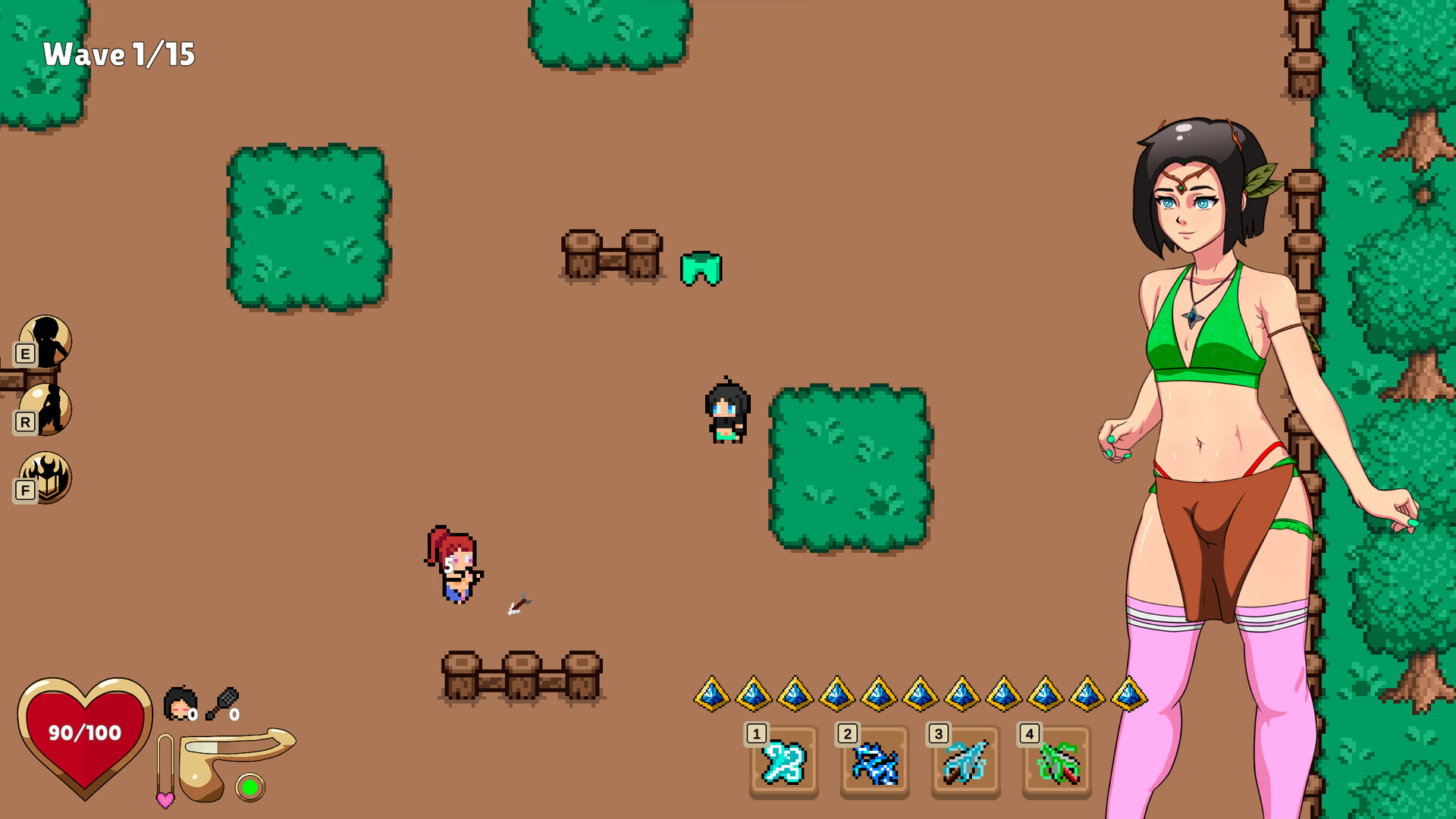Select the E ability icon
1456x819 pixels.
point(47,339)
